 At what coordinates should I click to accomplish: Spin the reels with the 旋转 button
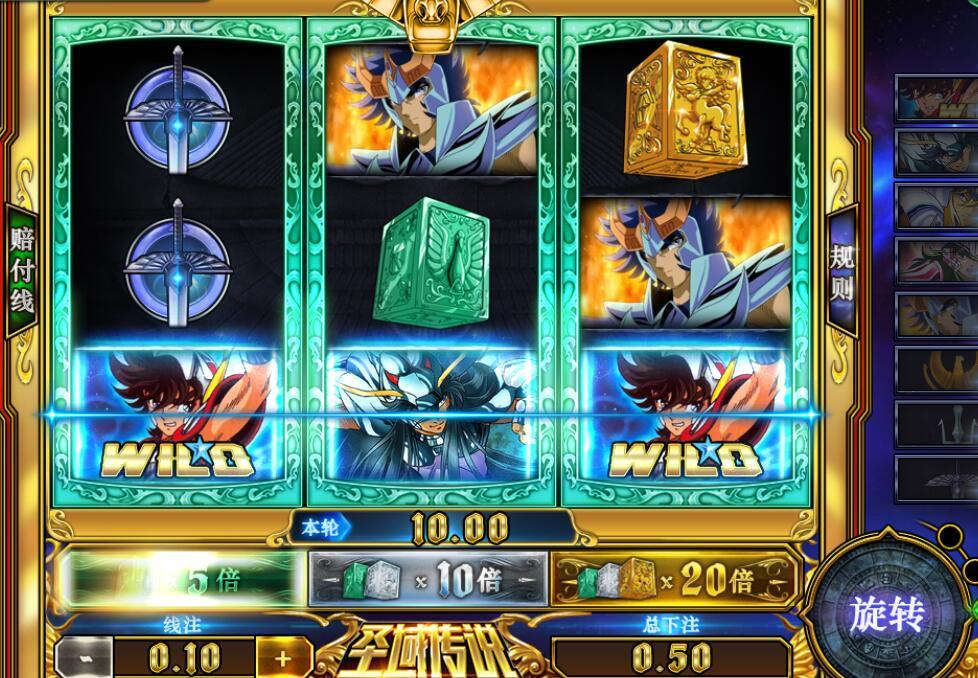(885, 614)
